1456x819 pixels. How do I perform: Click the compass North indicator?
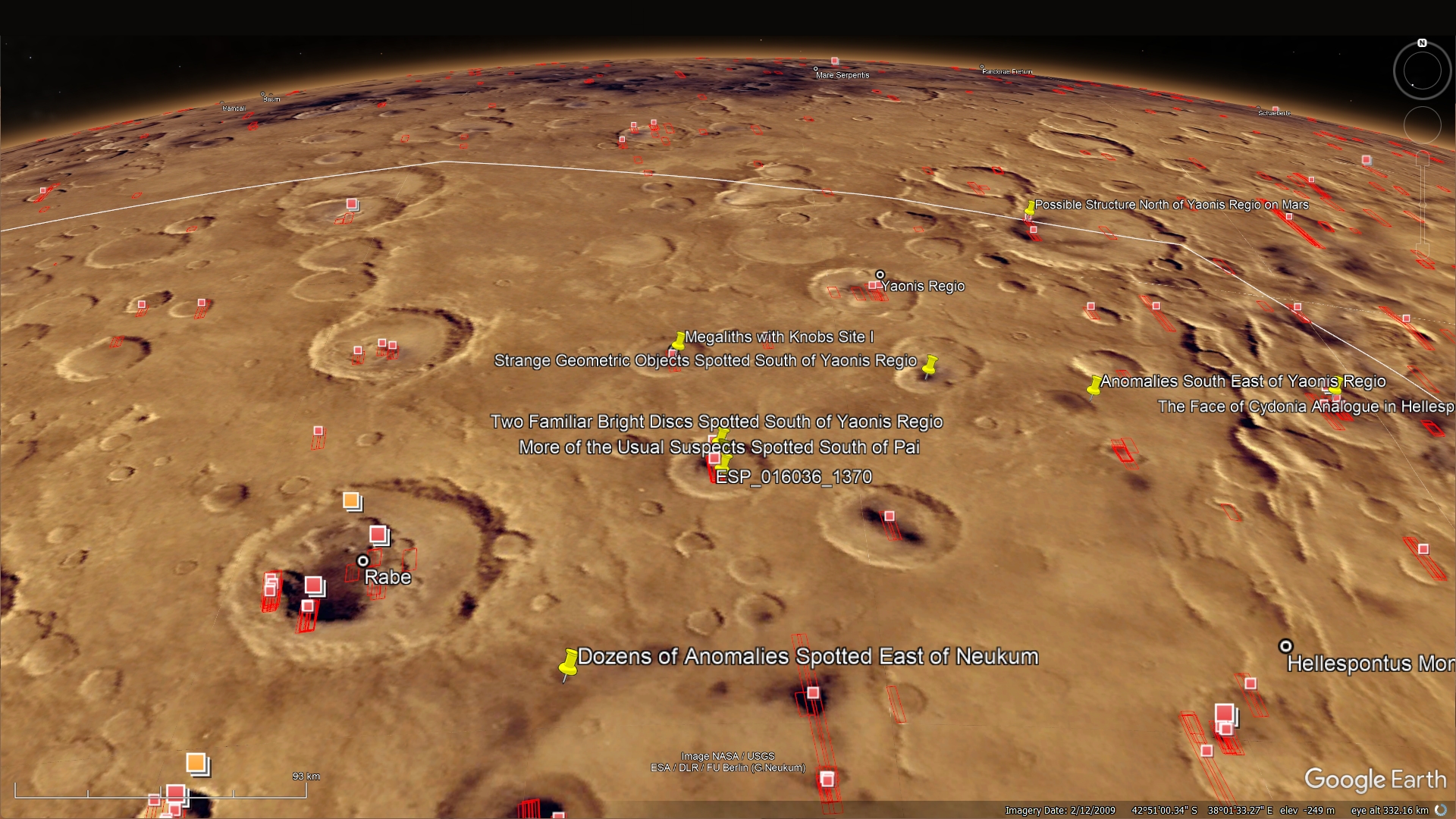tap(1422, 43)
